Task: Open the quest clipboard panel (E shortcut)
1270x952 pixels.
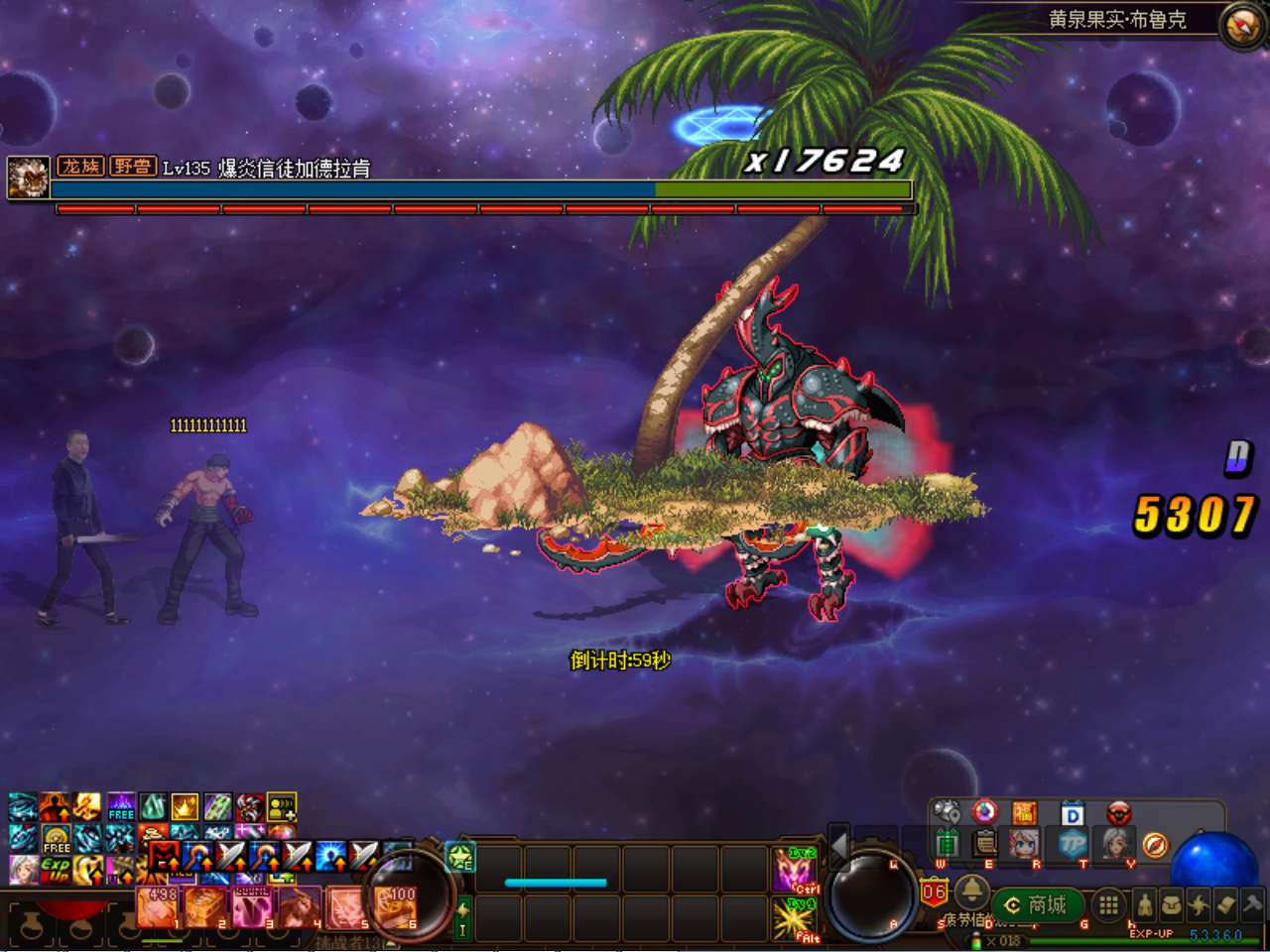Action: (985, 843)
